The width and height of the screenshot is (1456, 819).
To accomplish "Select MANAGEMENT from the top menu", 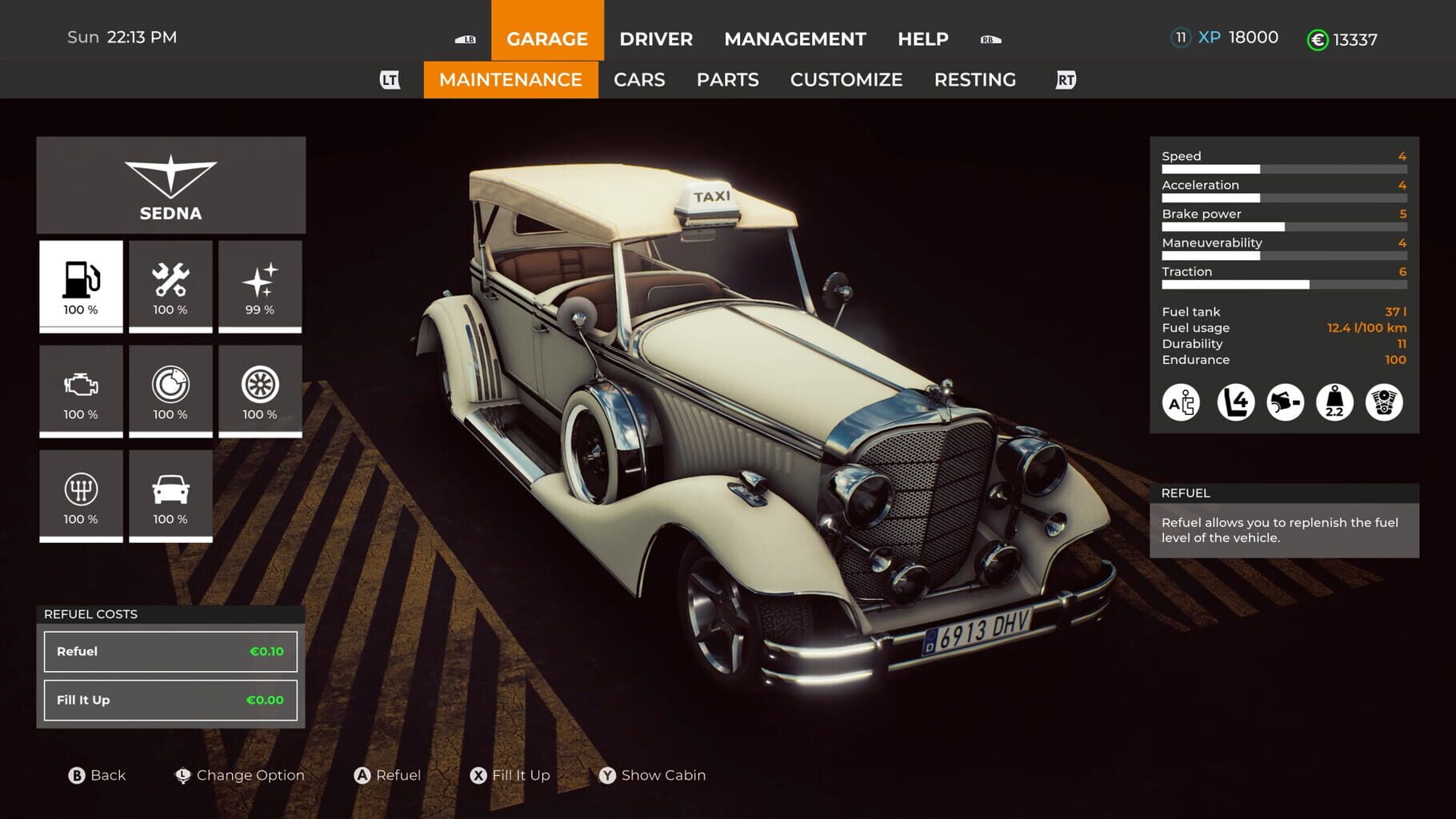I will (x=794, y=38).
